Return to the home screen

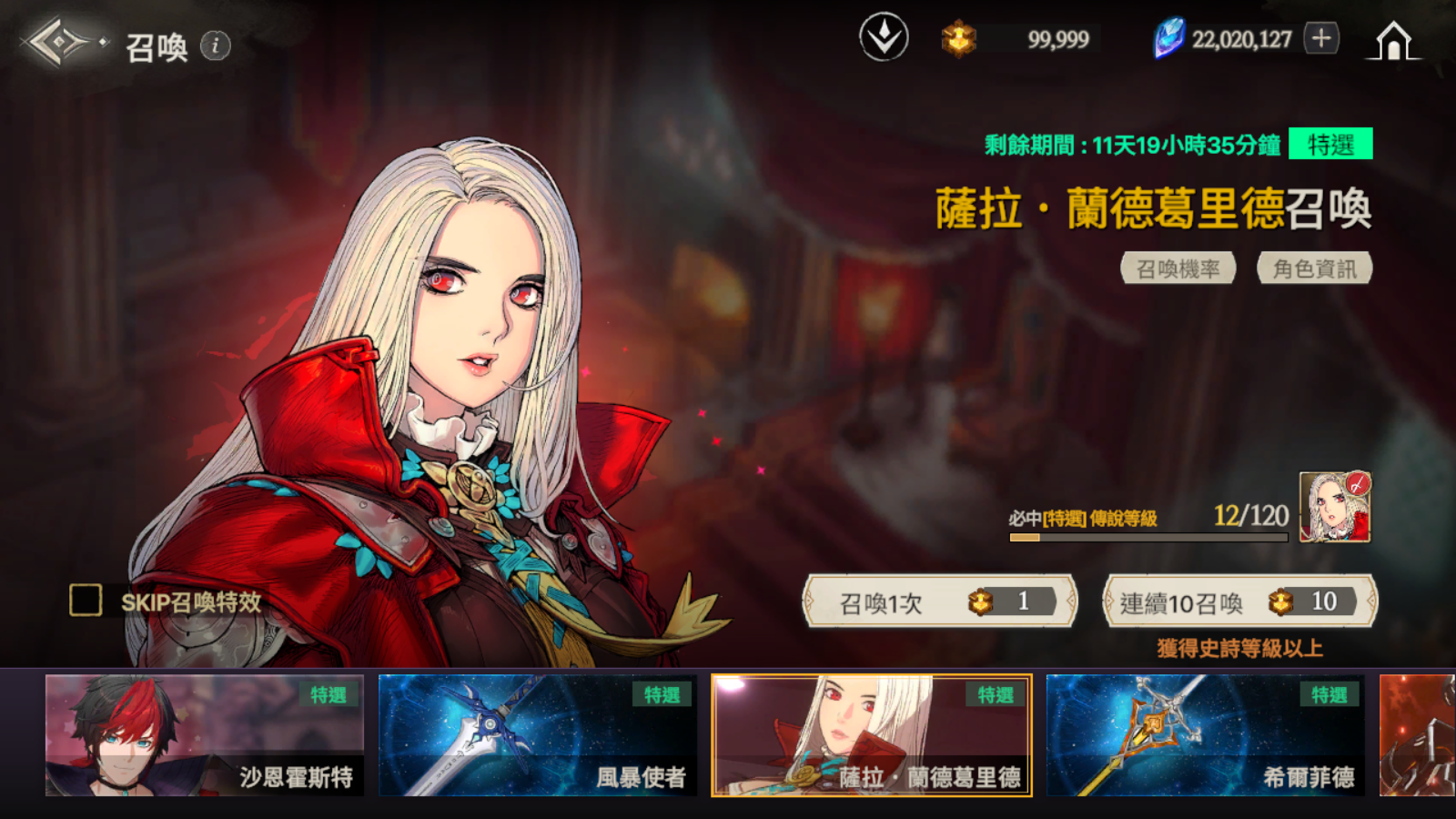click(1393, 42)
